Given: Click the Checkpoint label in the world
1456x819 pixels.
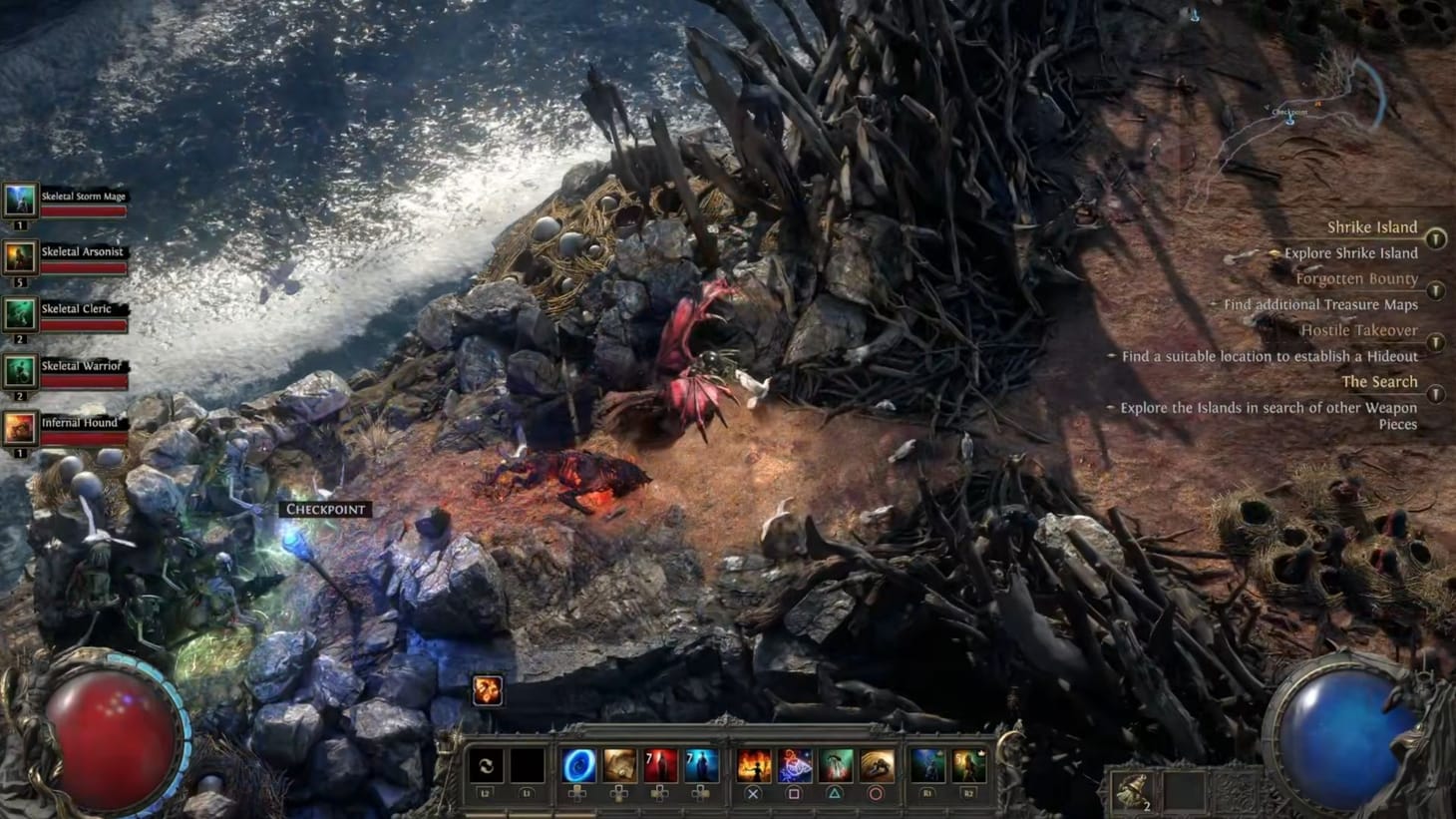Looking at the screenshot, I should [x=324, y=509].
